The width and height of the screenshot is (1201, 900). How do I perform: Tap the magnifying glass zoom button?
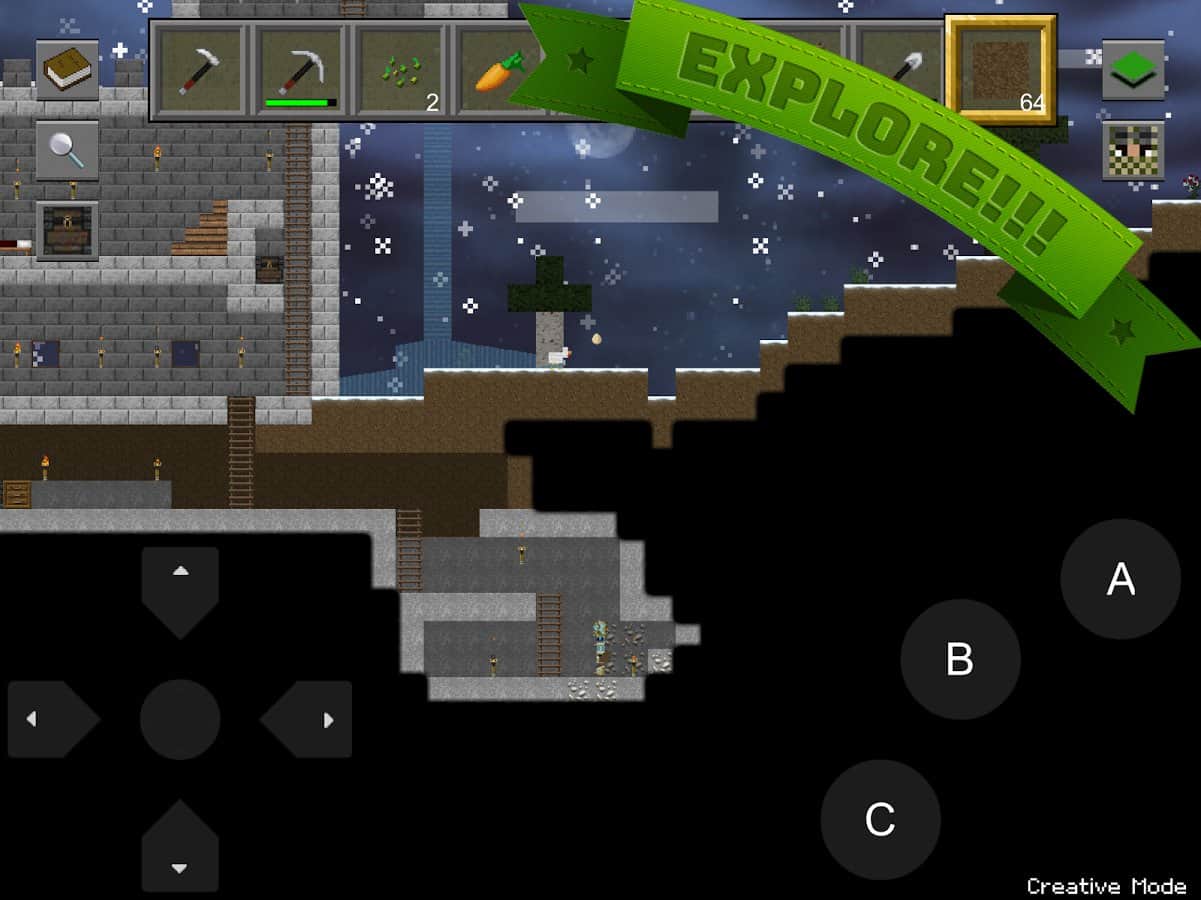[68, 151]
